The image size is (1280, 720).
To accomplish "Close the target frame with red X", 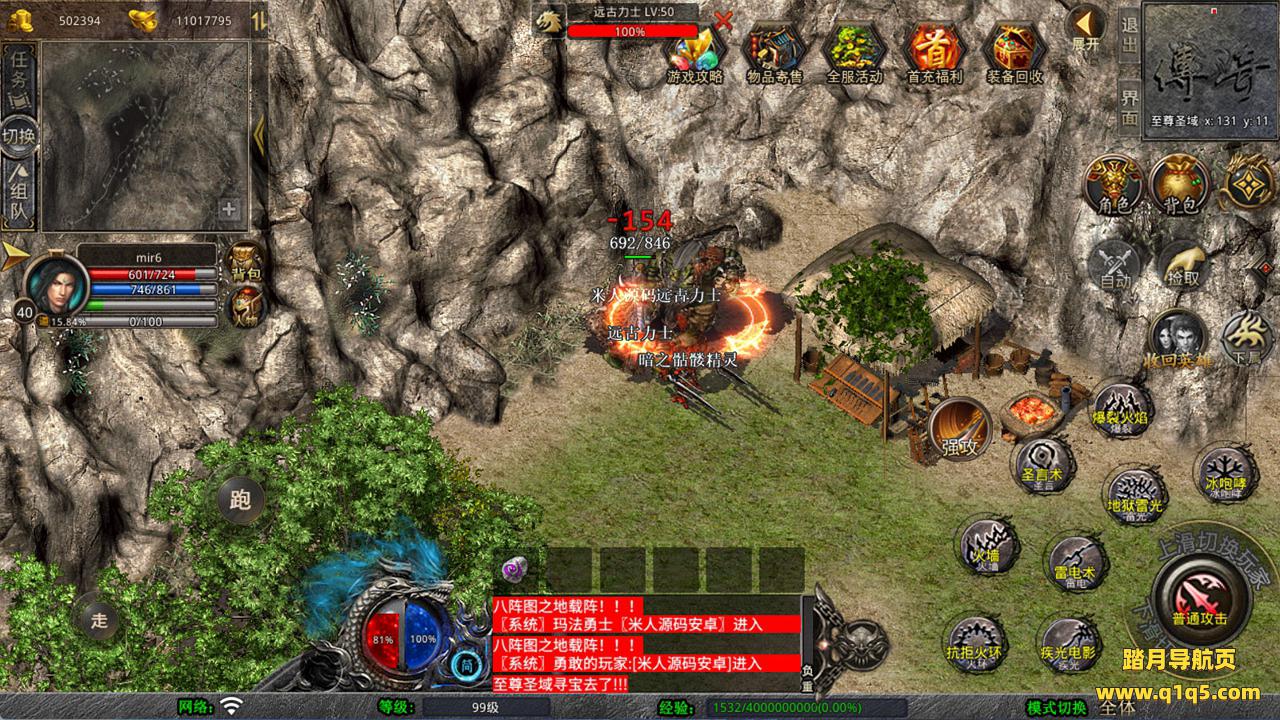I will [723, 19].
